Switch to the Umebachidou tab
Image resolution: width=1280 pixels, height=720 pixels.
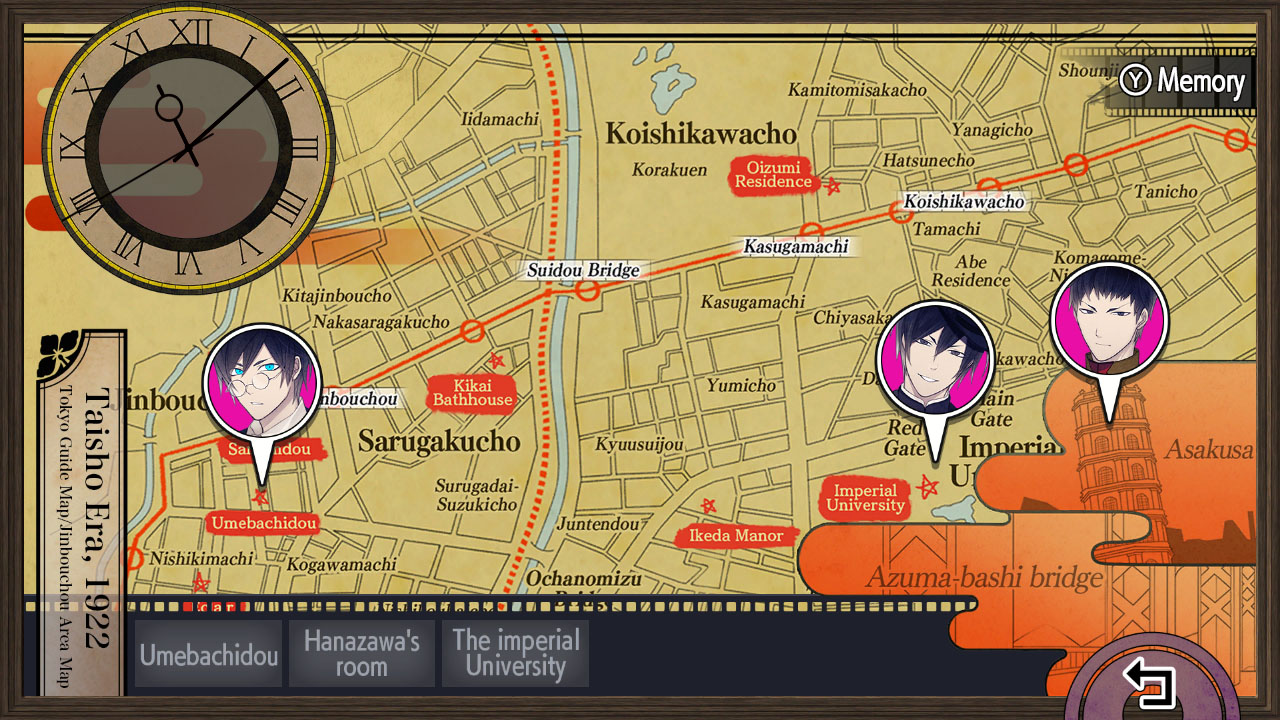[x=207, y=653]
